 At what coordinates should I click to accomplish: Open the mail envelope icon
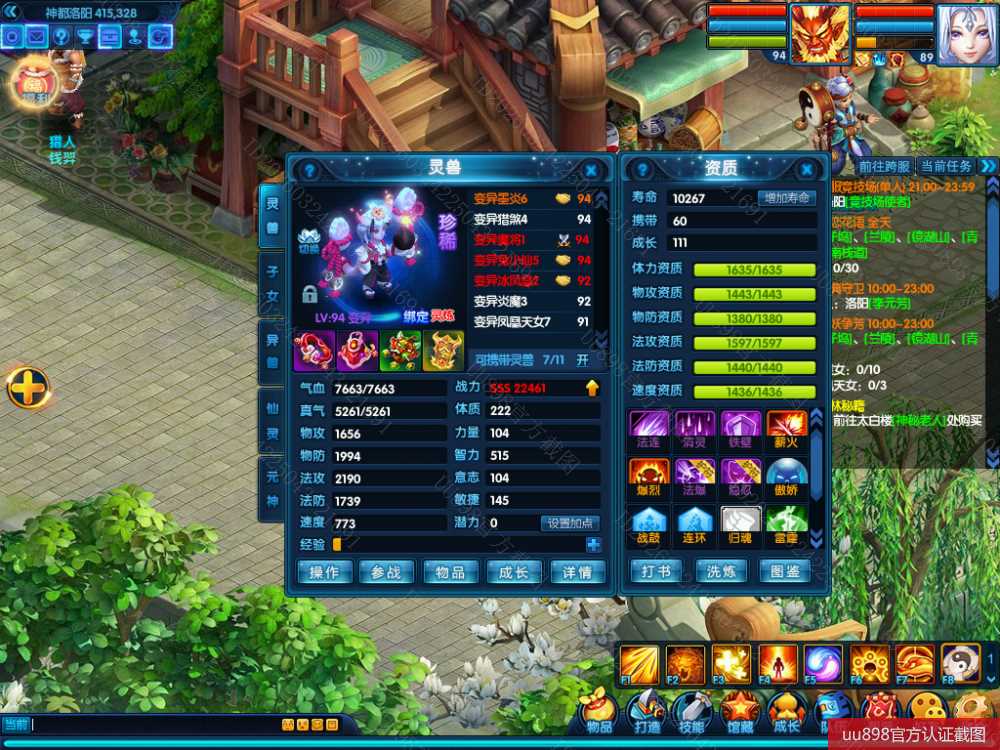(37, 37)
